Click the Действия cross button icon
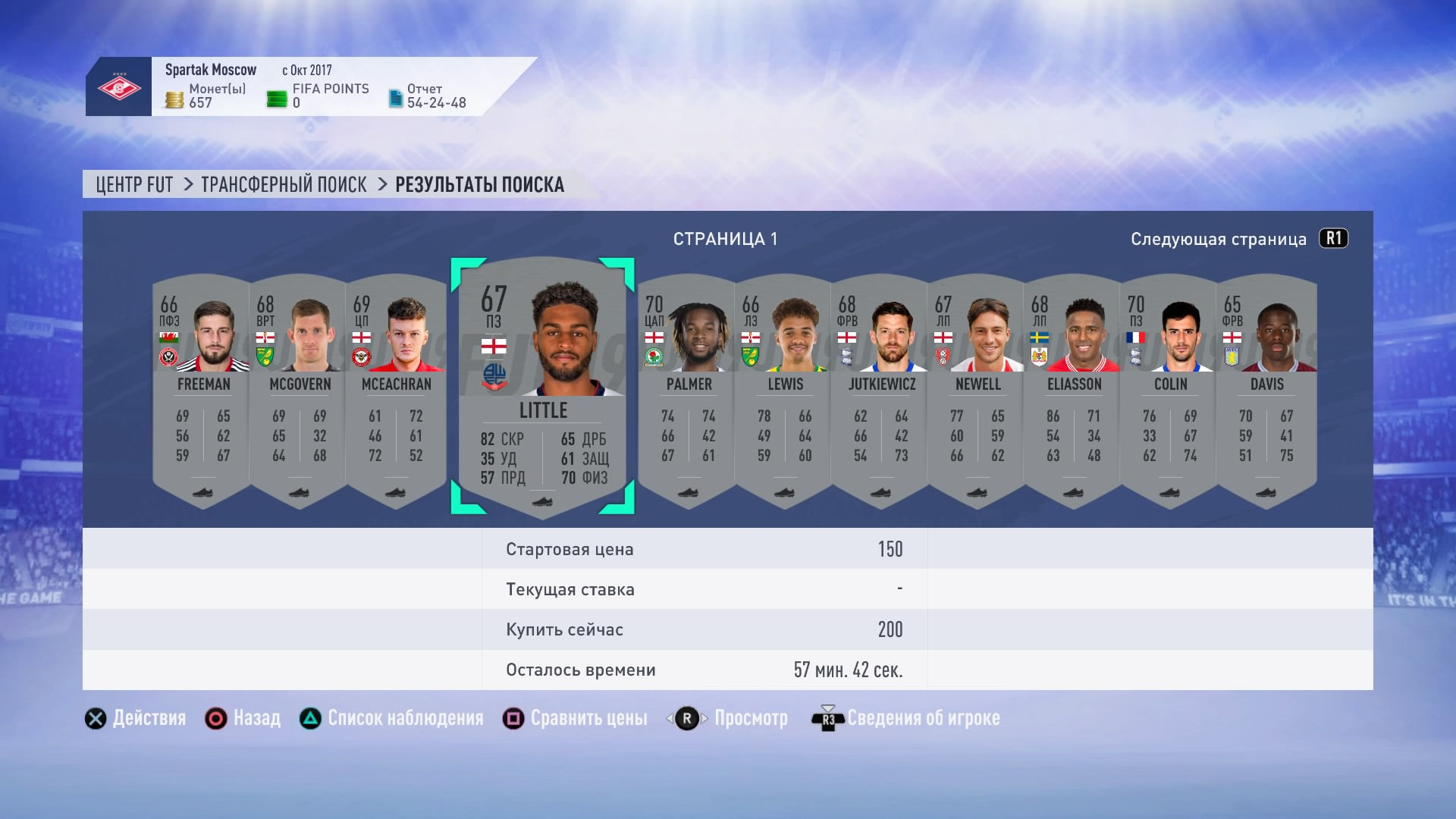This screenshot has width=1456, height=819. [x=94, y=718]
